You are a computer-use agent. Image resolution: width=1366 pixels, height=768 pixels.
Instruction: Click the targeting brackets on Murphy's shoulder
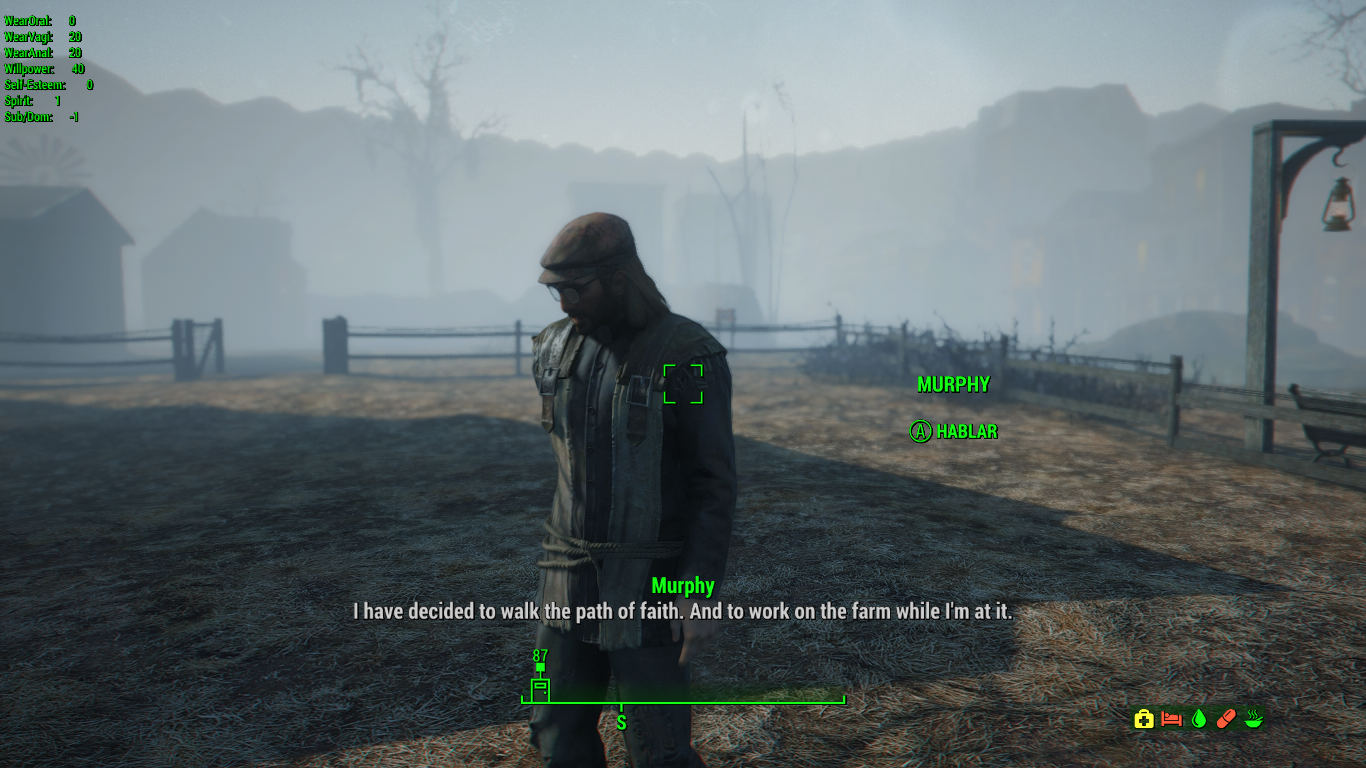click(x=681, y=386)
